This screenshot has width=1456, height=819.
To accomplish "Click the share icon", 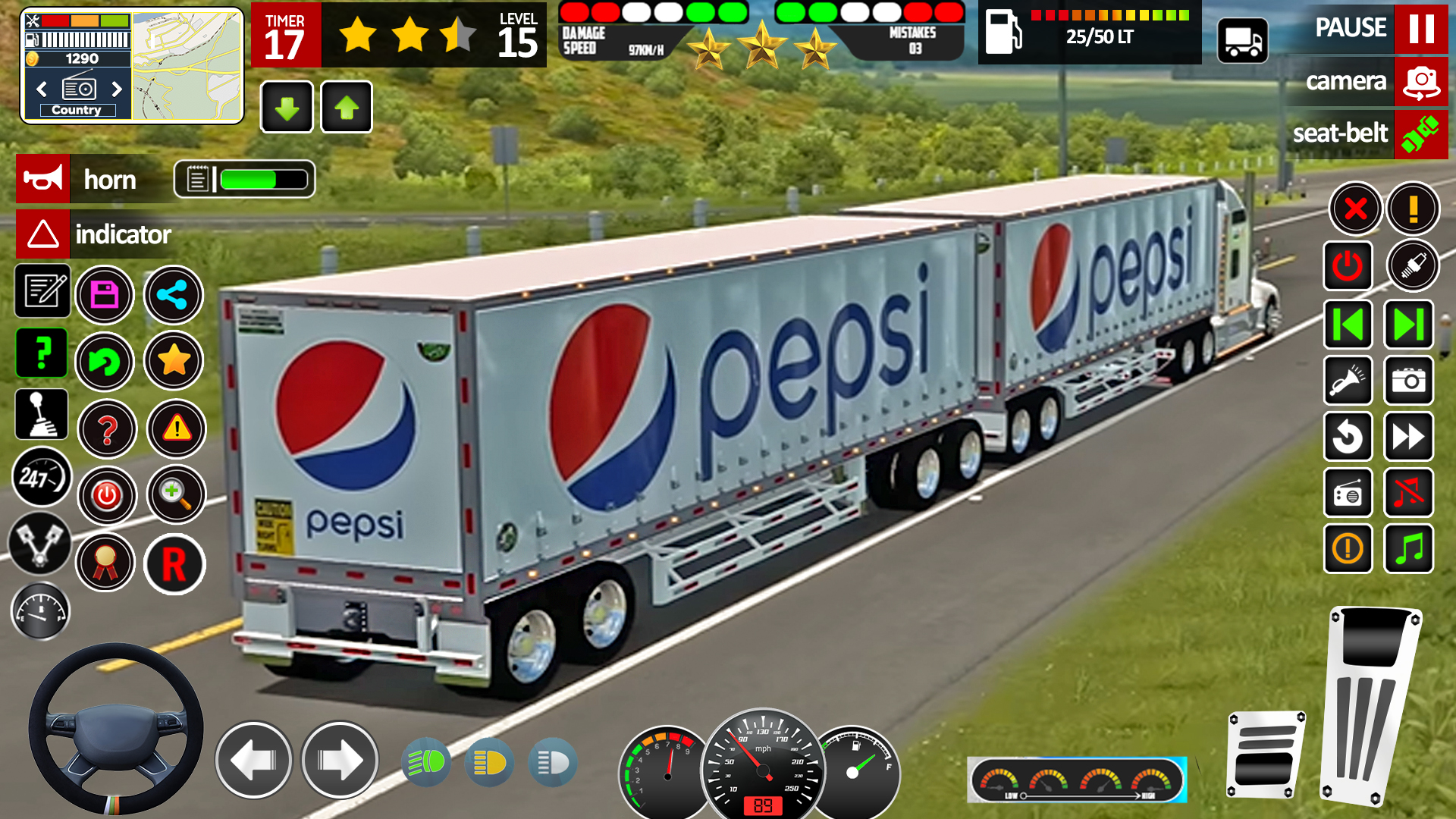I will 173,295.
